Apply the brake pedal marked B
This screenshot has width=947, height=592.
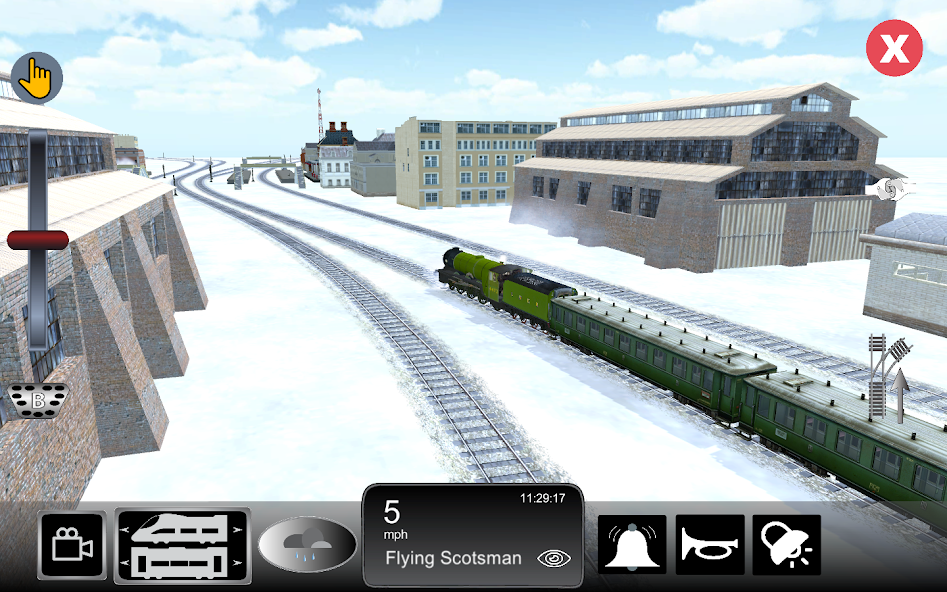tap(38, 401)
